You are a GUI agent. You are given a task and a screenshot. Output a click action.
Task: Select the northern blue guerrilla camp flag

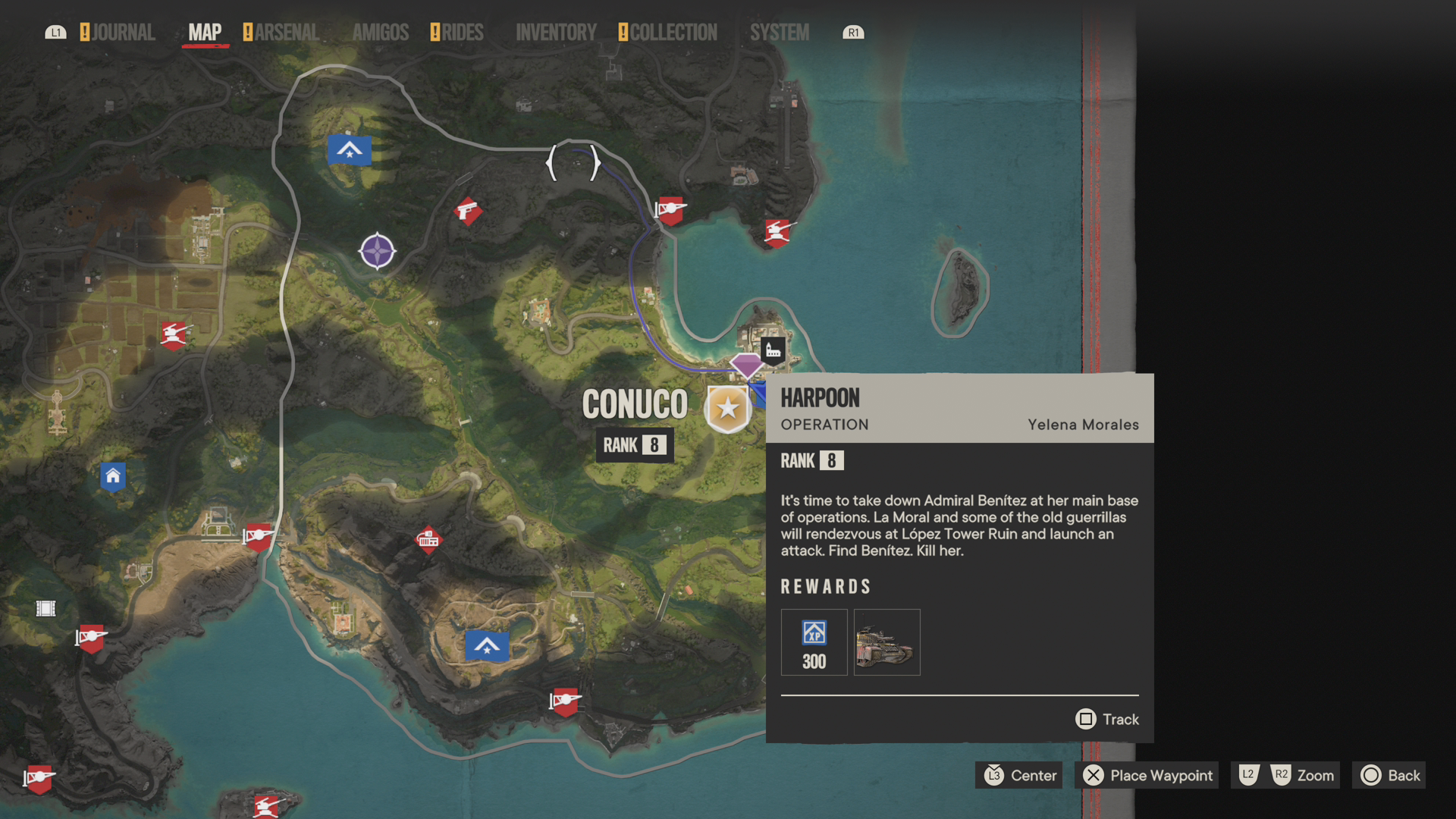click(x=349, y=150)
